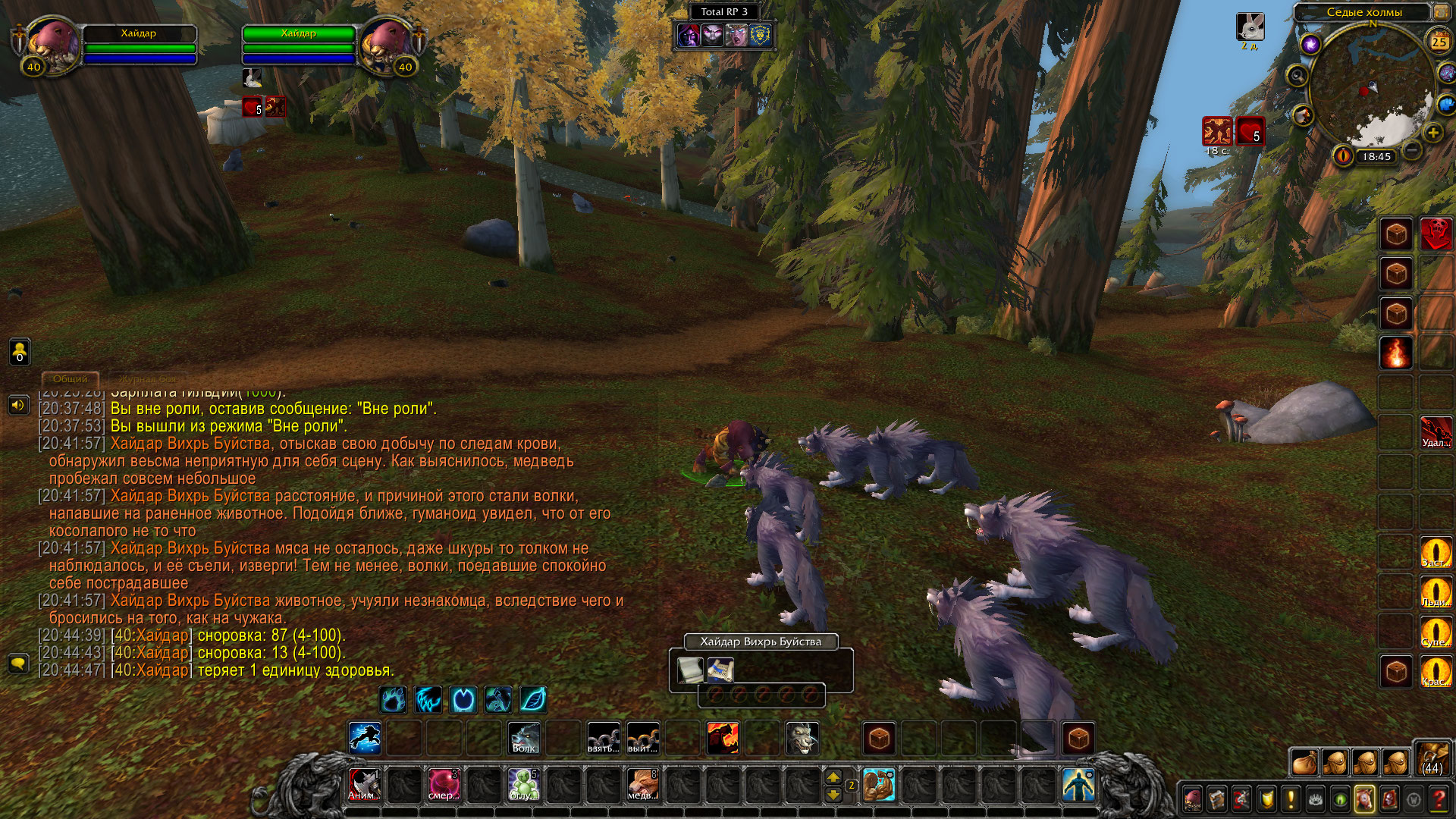Click the minimap zoom-out minus button
Viewport: 1456px width, 819px height.
tap(1411, 150)
